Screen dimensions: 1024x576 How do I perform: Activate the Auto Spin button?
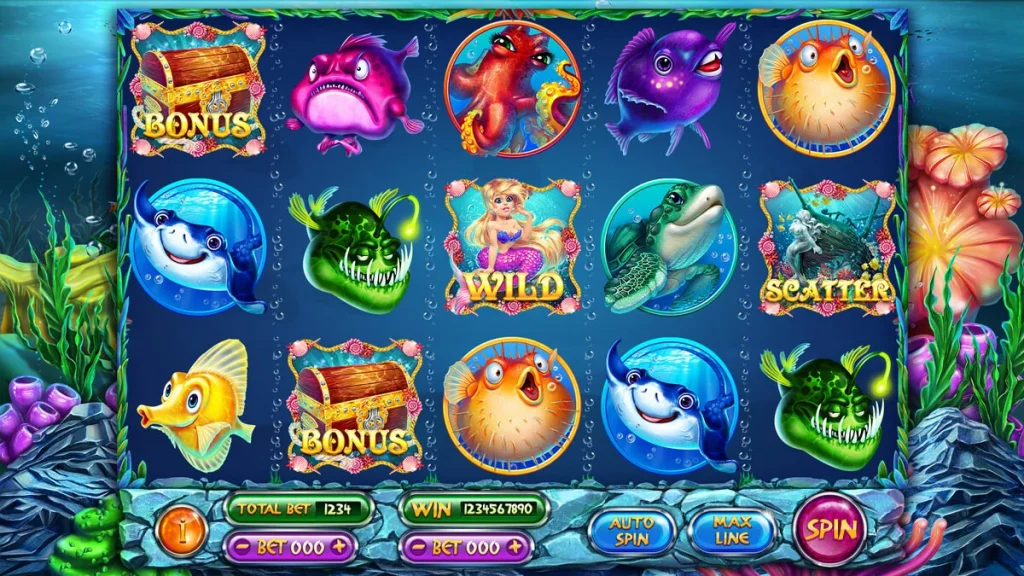pyautogui.click(x=632, y=530)
